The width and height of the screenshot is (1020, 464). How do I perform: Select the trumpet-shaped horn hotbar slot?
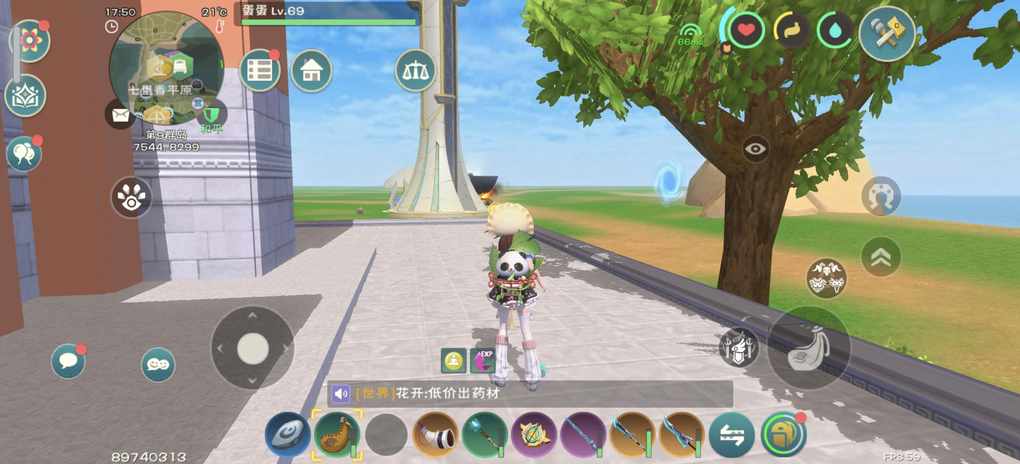pos(435,434)
